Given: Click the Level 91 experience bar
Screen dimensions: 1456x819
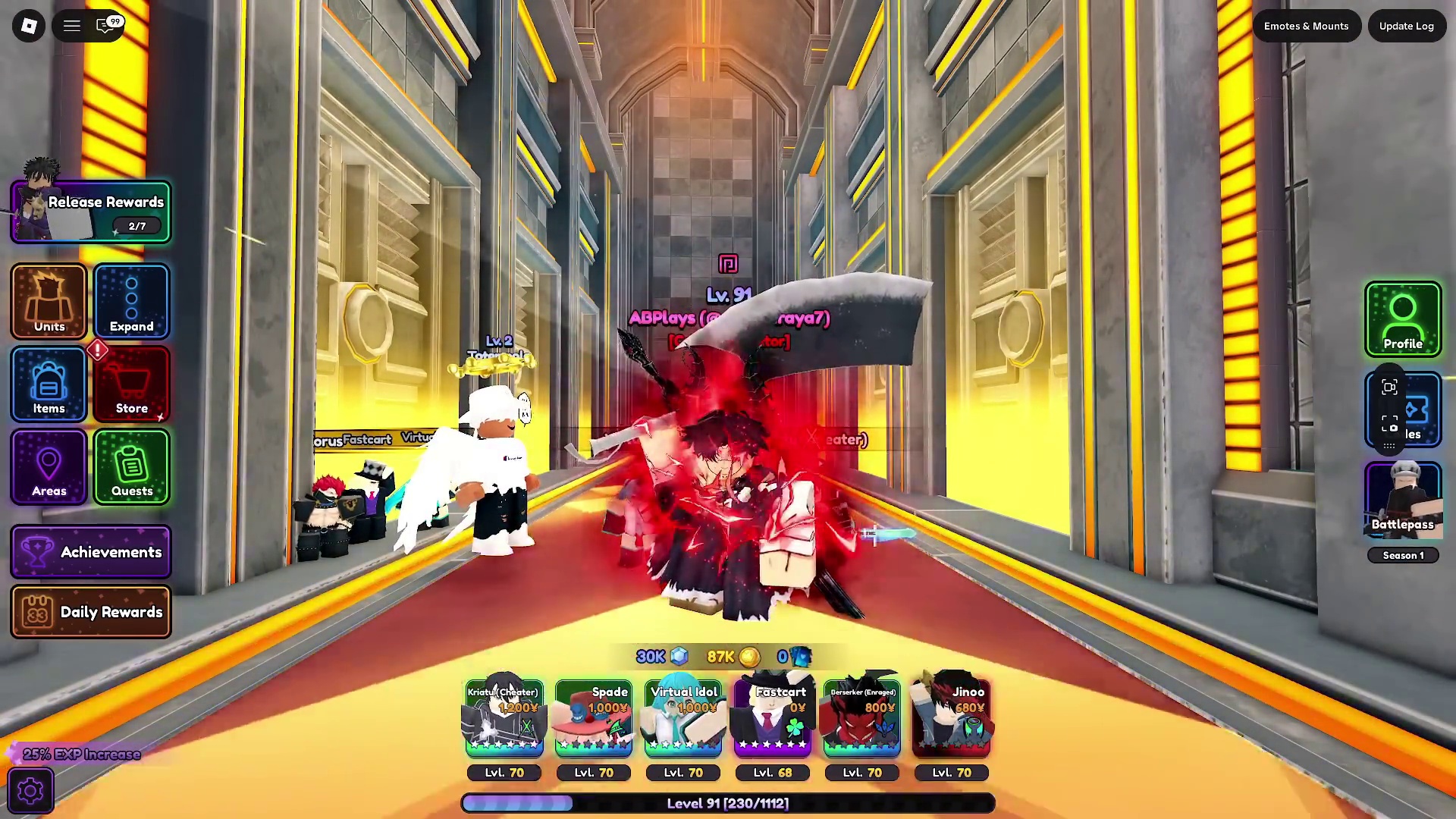Looking at the screenshot, I should pyautogui.click(x=726, y=803).
